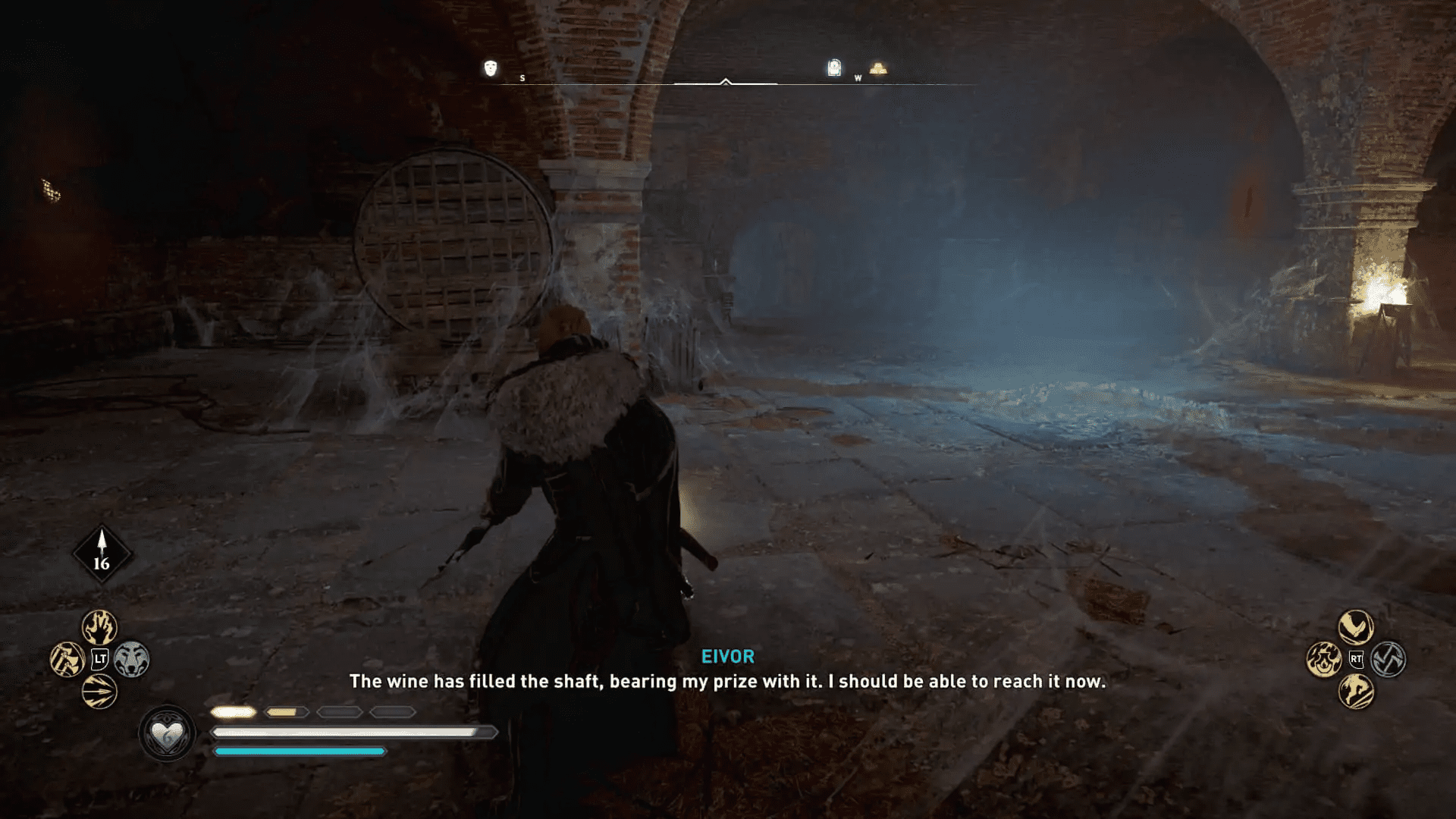Expand the chevron marker on the compass
The image size is (1456, 819).
725,80
